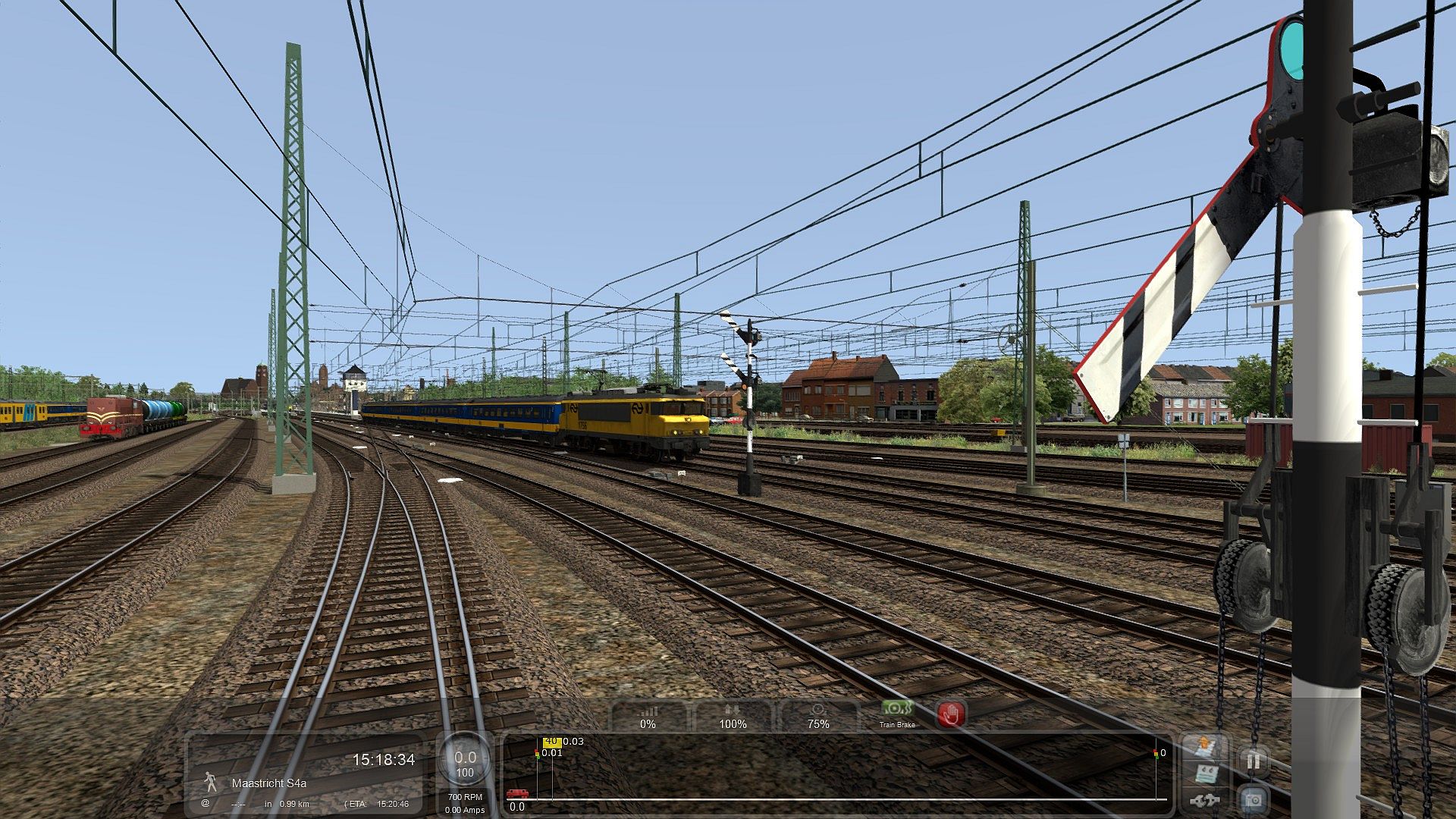The width and height of the screenshot is (1456, 819).
Task: Open the assignment notes list icon
Action: [x=1207, y=775]
